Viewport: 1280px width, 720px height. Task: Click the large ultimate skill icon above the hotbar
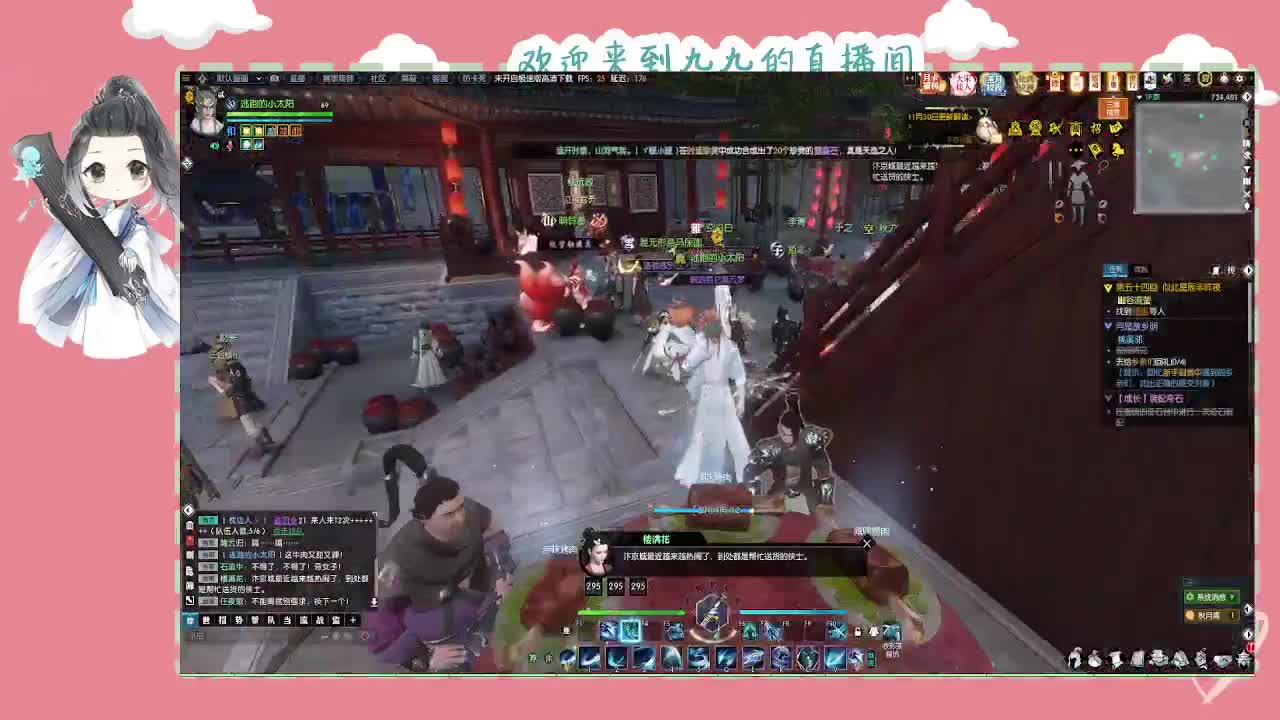[713, 617]
